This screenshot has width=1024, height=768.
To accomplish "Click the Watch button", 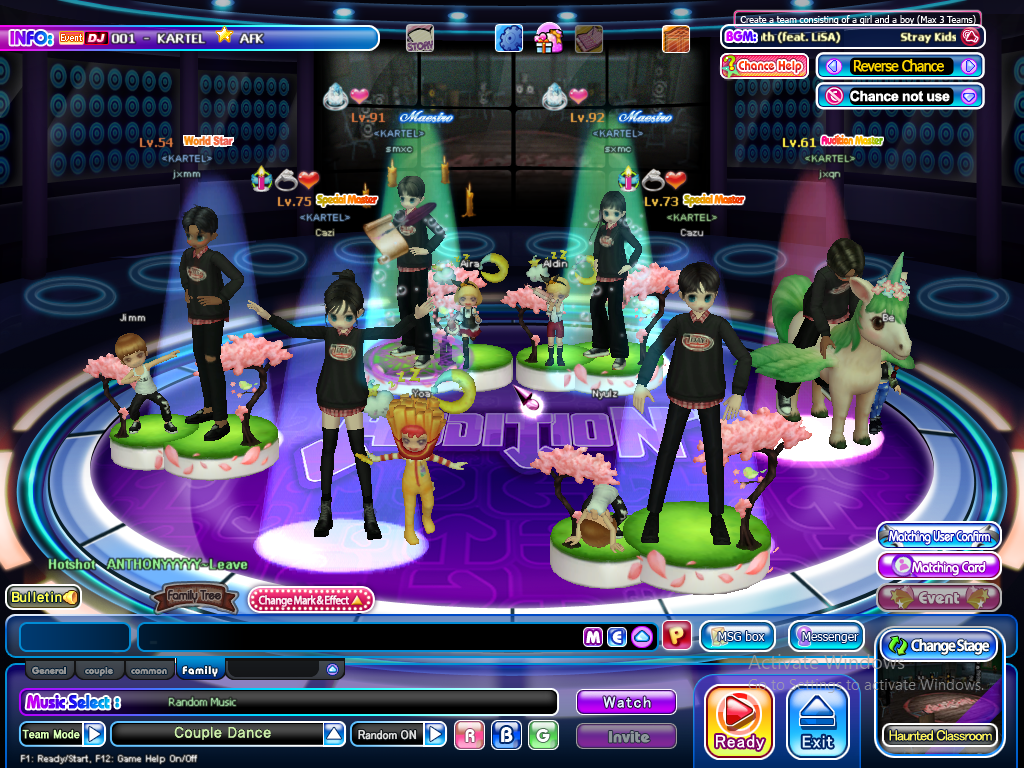I will (x=626, y=703).
